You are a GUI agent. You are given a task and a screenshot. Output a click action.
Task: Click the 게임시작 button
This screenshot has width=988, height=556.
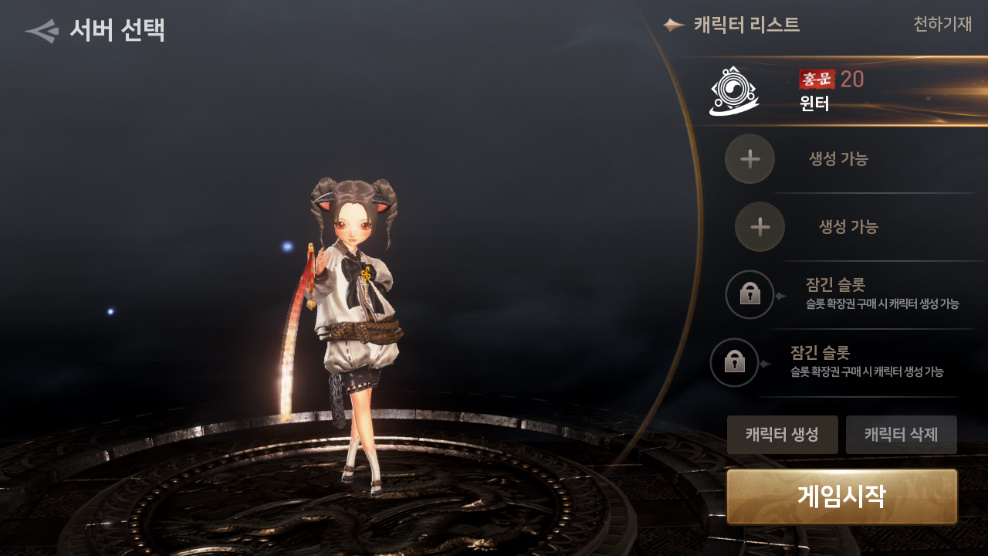(841, 497)
